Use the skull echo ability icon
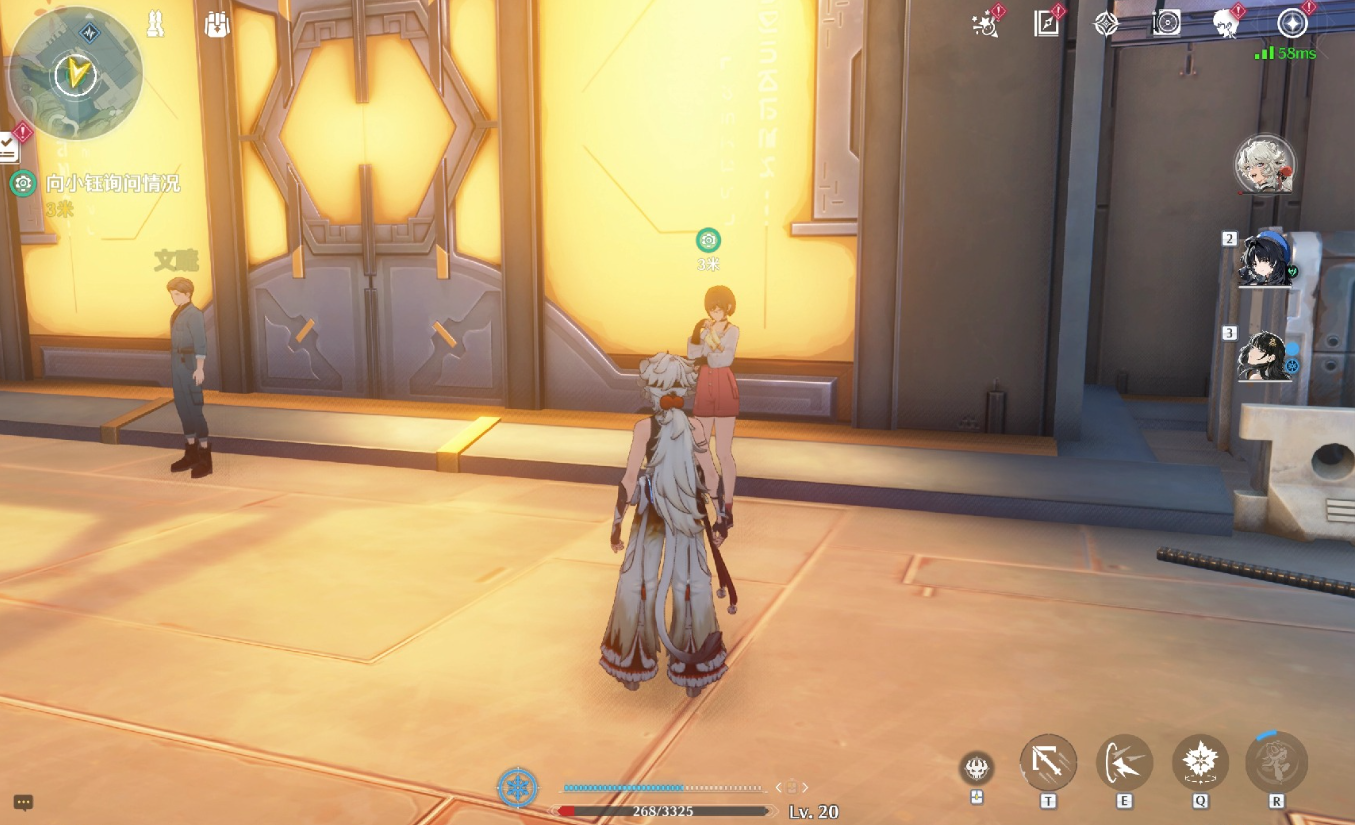The width and height of the screenshot is (1355, 825). pyautogui.click(x=977, y=768)
